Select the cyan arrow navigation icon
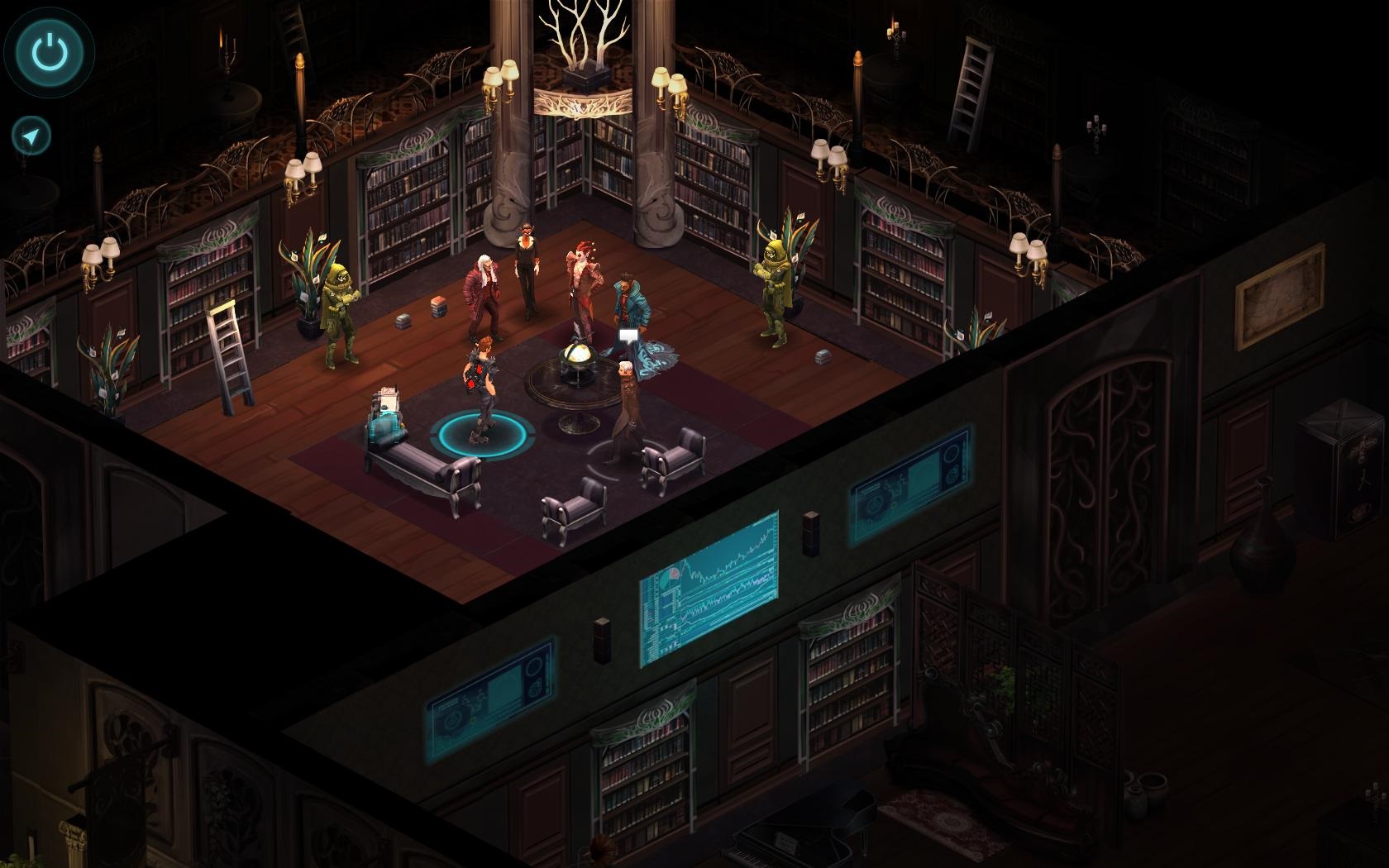This screenshot has width=1389, height=868. coord(31,135)
